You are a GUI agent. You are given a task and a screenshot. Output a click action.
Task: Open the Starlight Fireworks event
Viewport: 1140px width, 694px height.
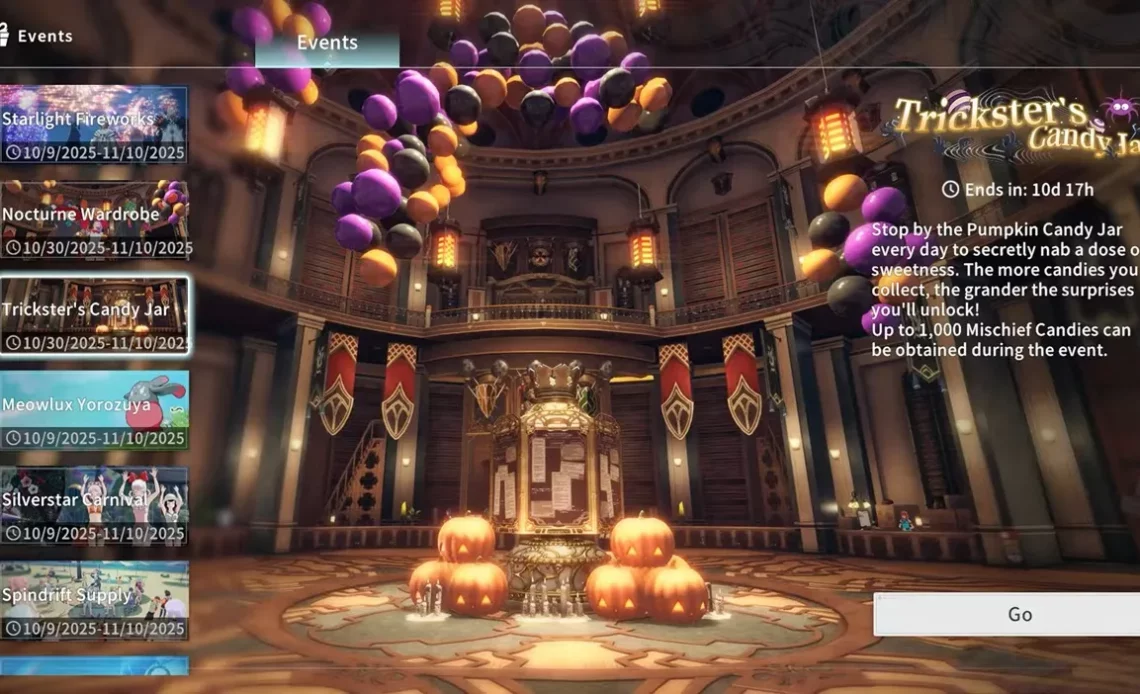coord(94,125)
